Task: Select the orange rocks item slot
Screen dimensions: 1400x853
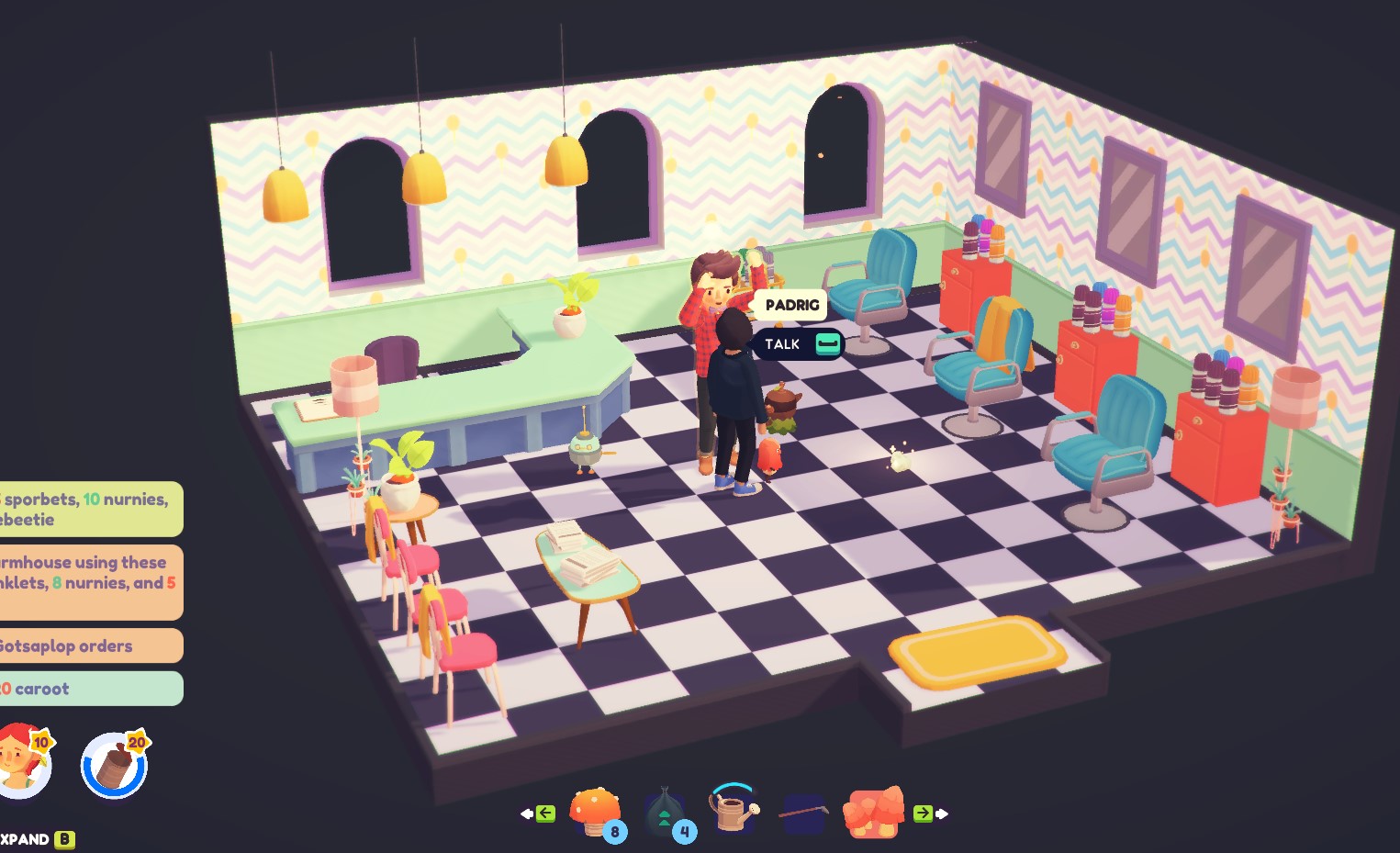Action: click(872, 812)
